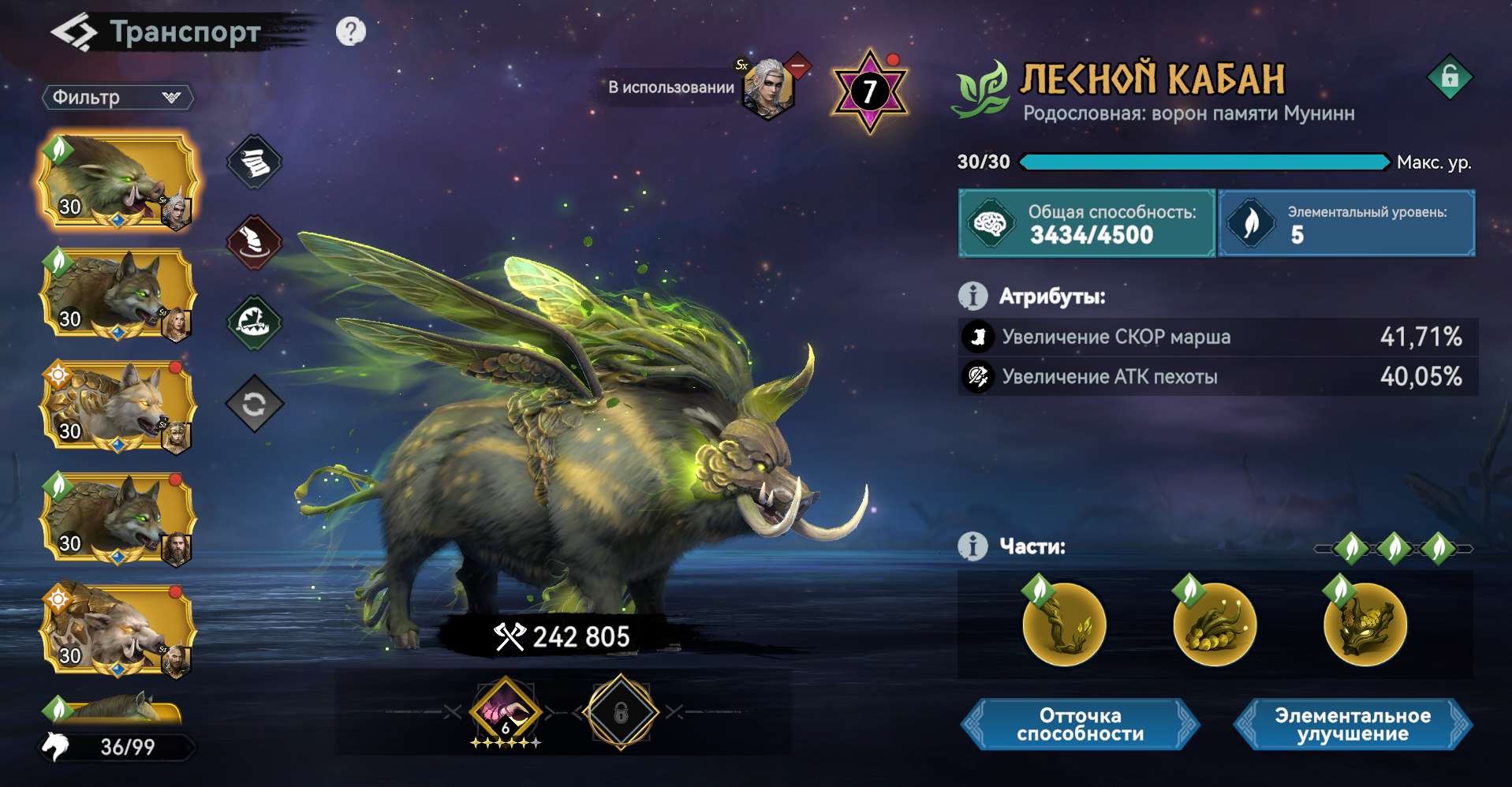Select the magic hat skill icon
Viewport: 1512px width, 787px height.
(254, 241)
